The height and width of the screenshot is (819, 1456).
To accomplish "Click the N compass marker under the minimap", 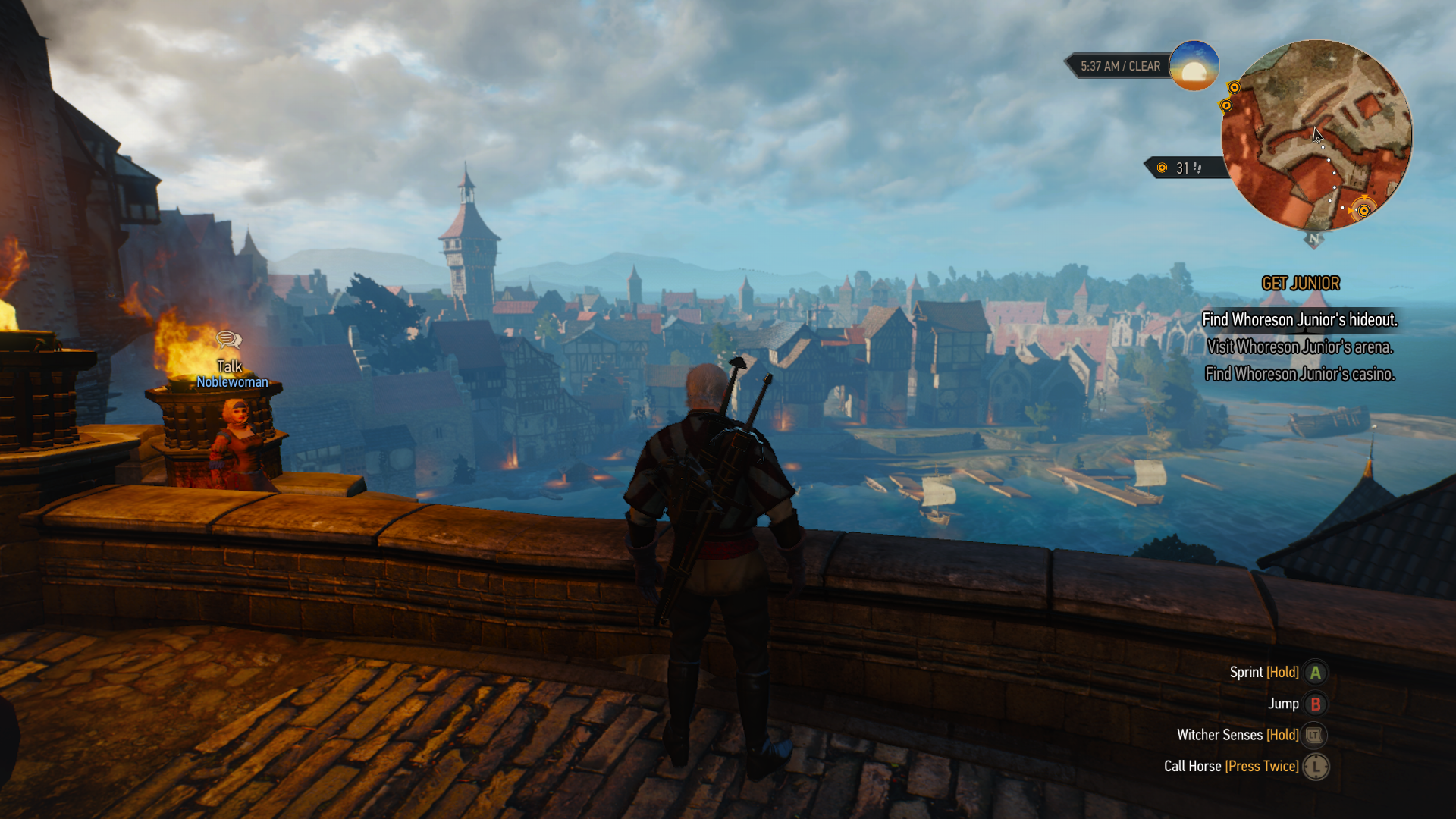I will pos(1314,240).
